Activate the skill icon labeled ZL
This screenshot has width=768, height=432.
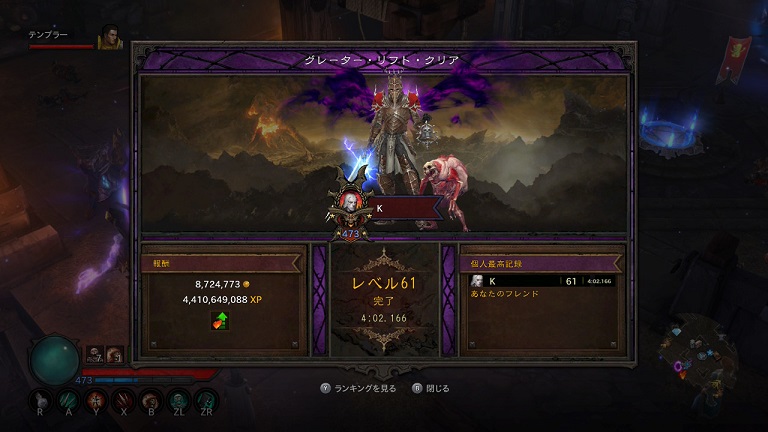click(180, 401)
